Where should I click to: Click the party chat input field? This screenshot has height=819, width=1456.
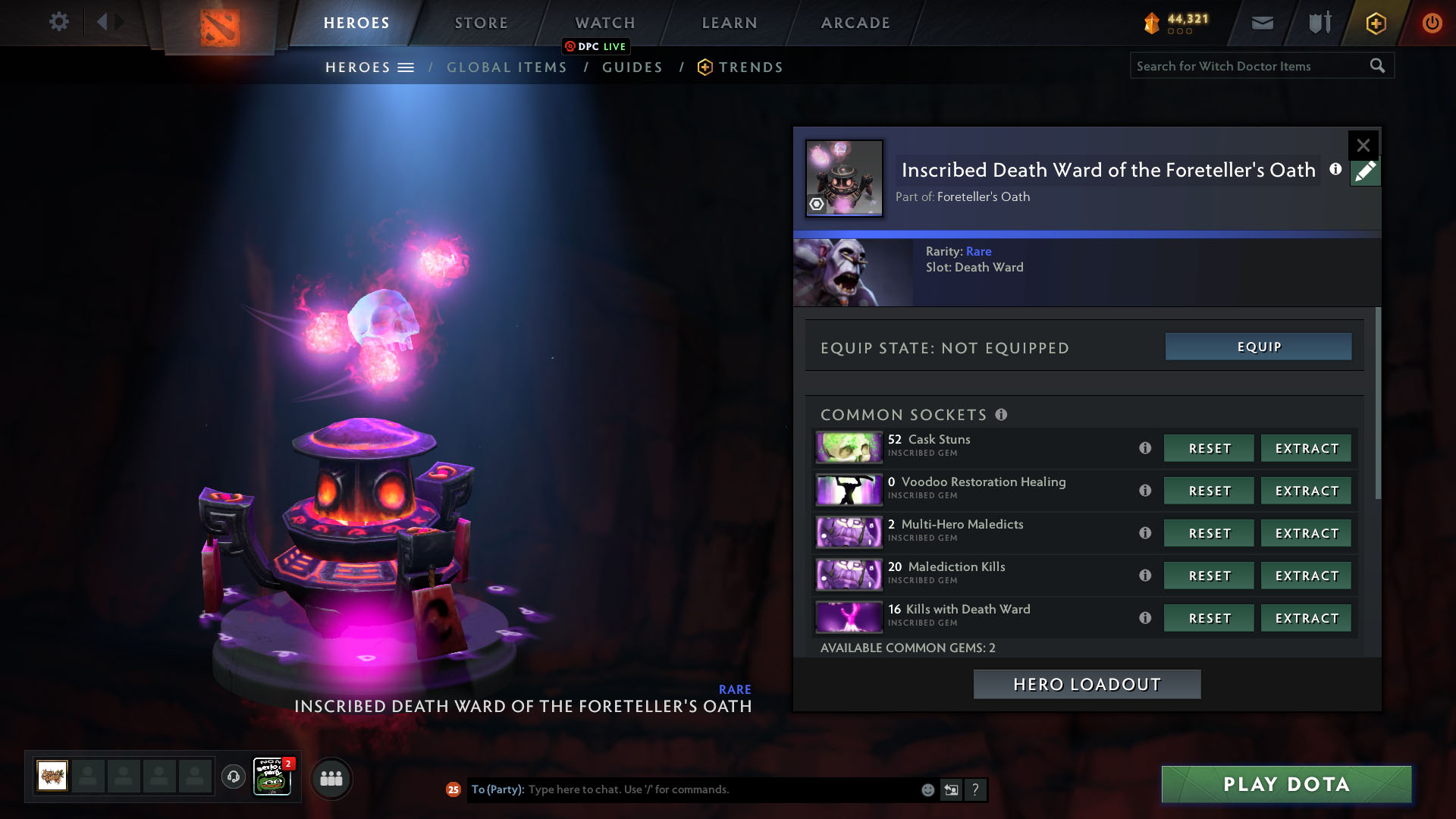pyautogui.click(x=720, y=789)
